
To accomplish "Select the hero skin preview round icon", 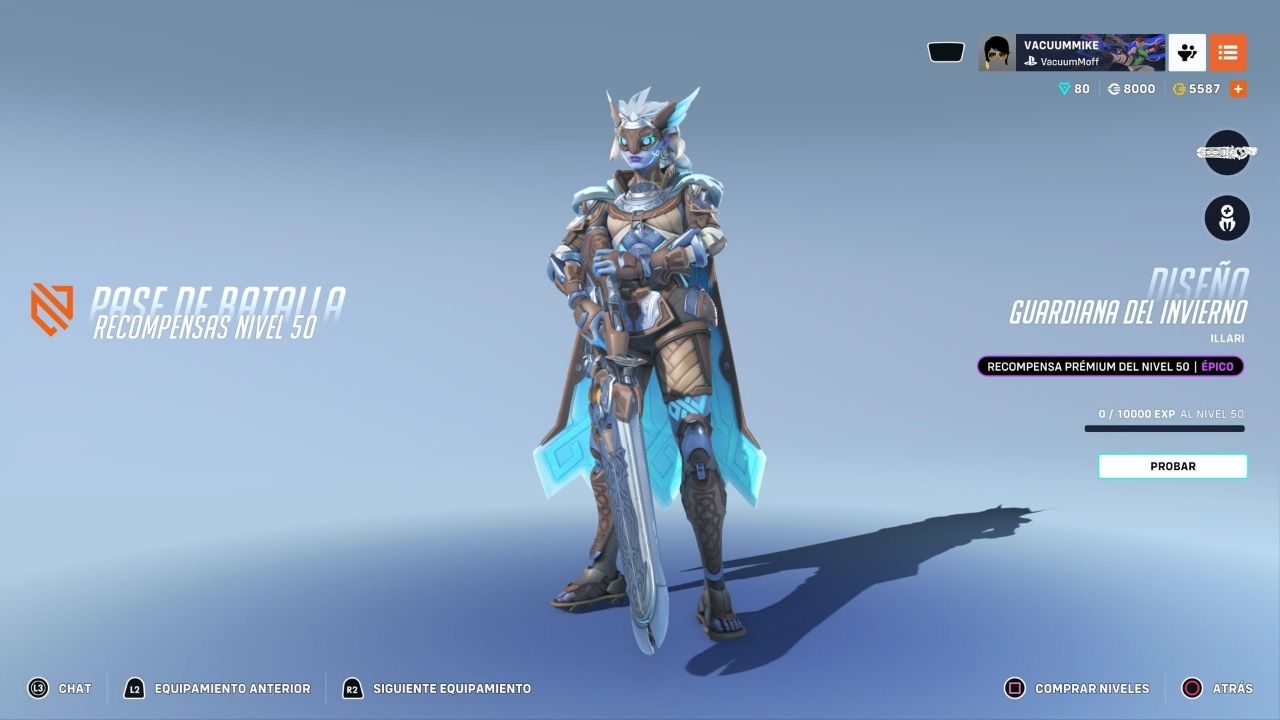I will pyautogui.click(x=1227, y=217).
